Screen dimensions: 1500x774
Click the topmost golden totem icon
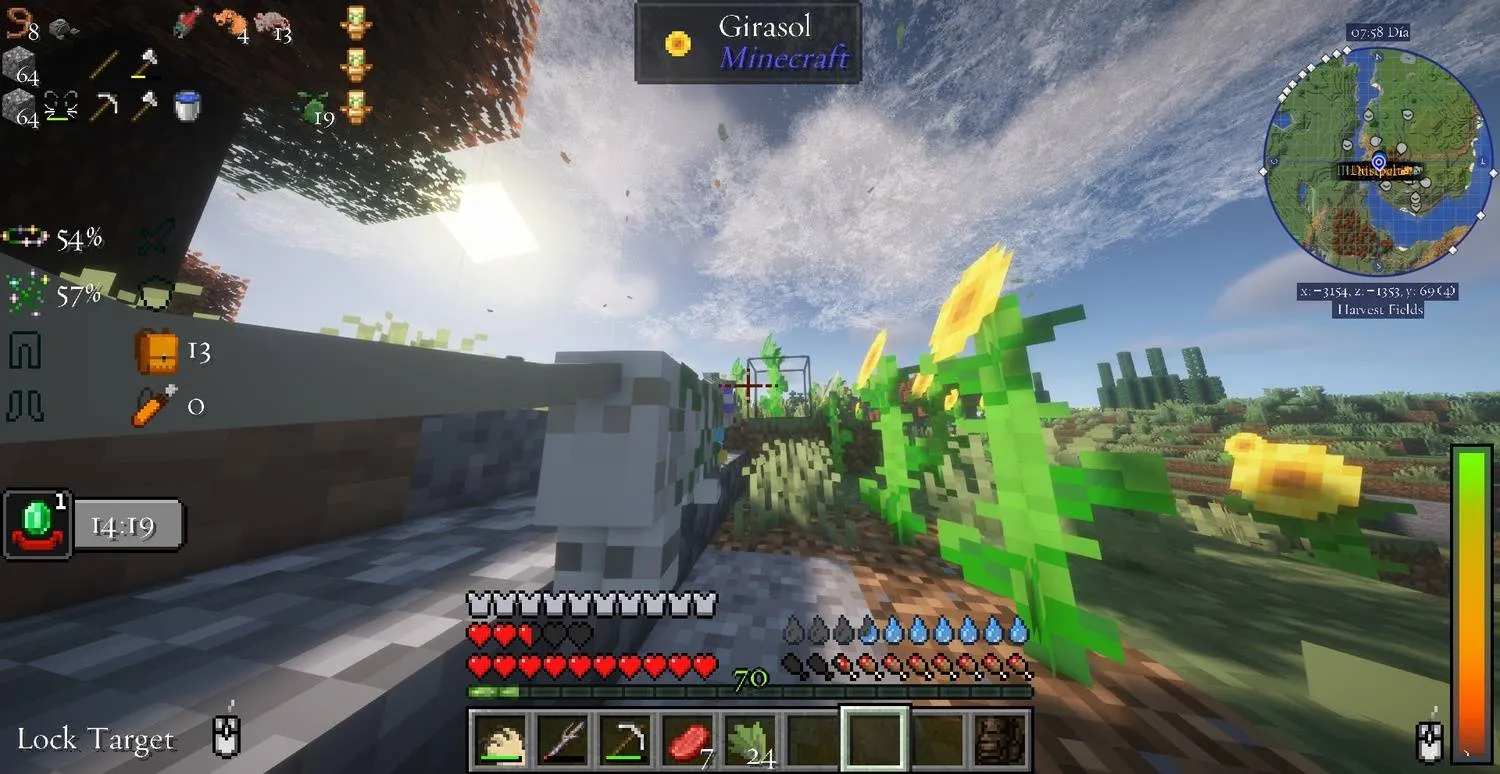click(x=355, y=20)
